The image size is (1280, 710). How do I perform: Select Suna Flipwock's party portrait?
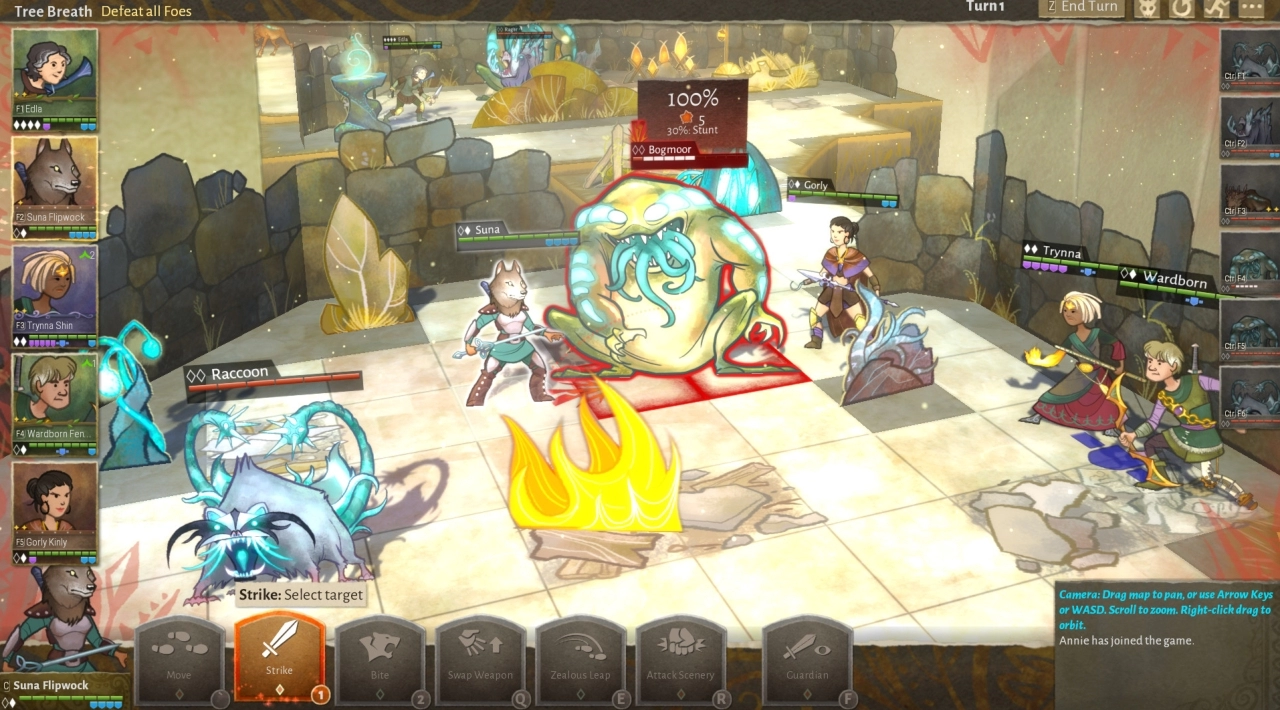point(55,183)
